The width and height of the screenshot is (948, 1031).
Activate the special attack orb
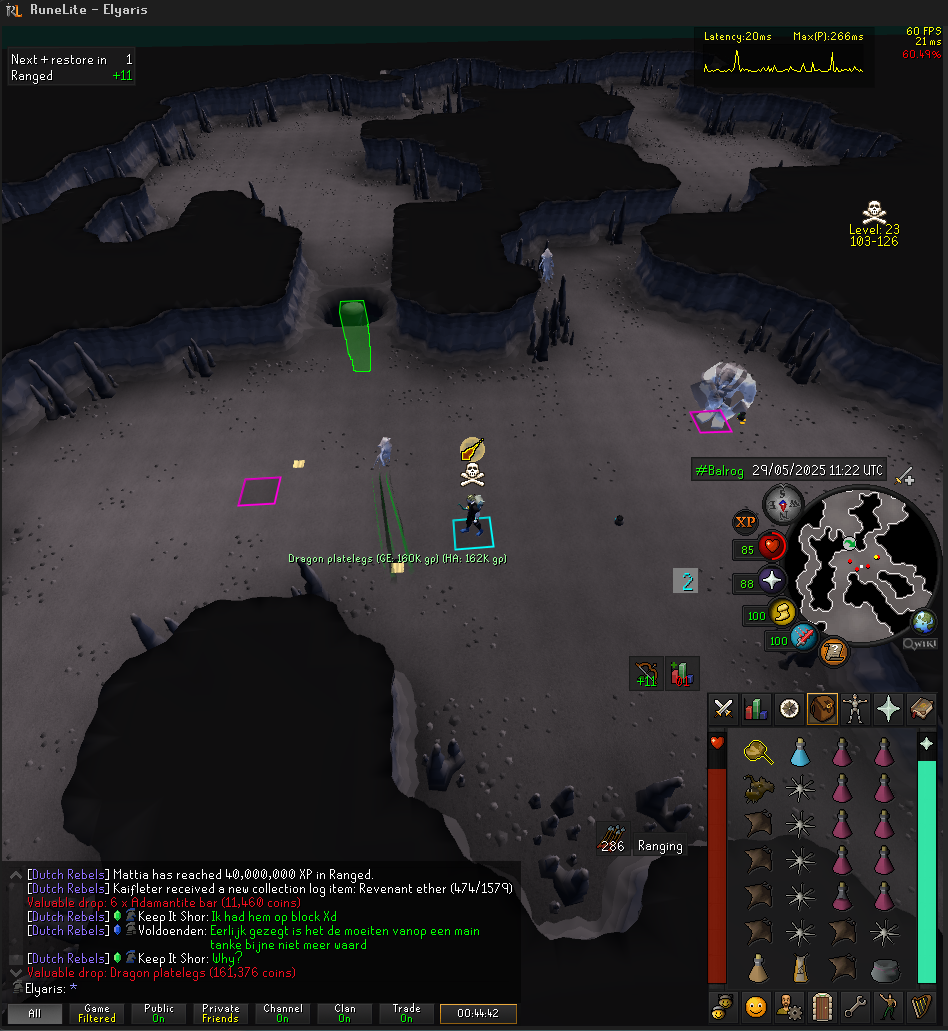coord(803,637)
